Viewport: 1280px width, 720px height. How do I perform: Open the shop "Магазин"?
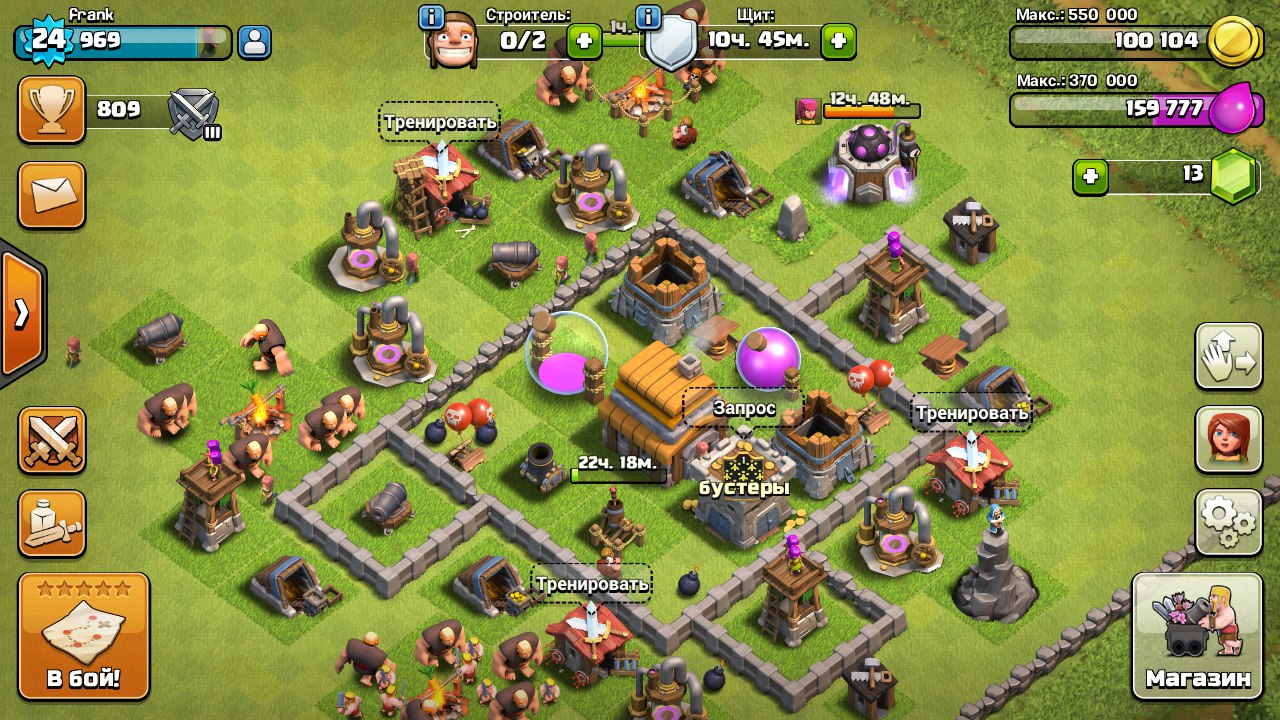(1198, 636)
